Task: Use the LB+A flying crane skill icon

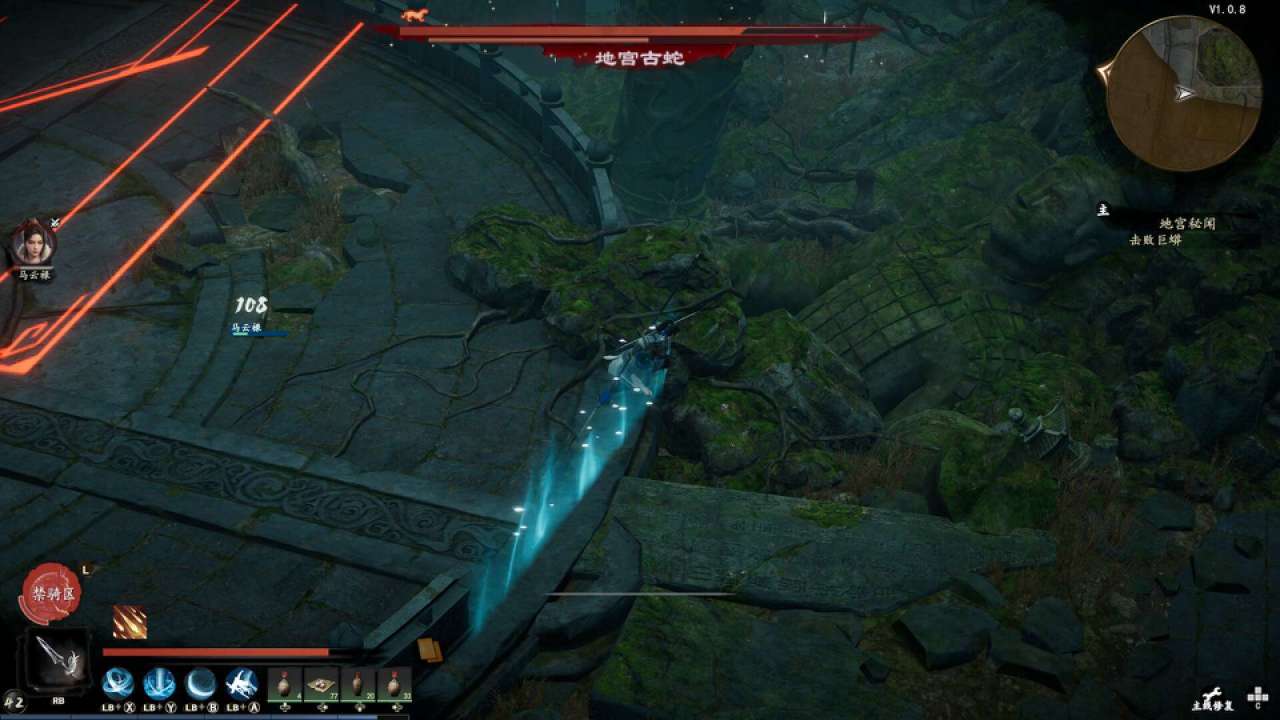Action: pyautogui.click(x=240, y=684)
